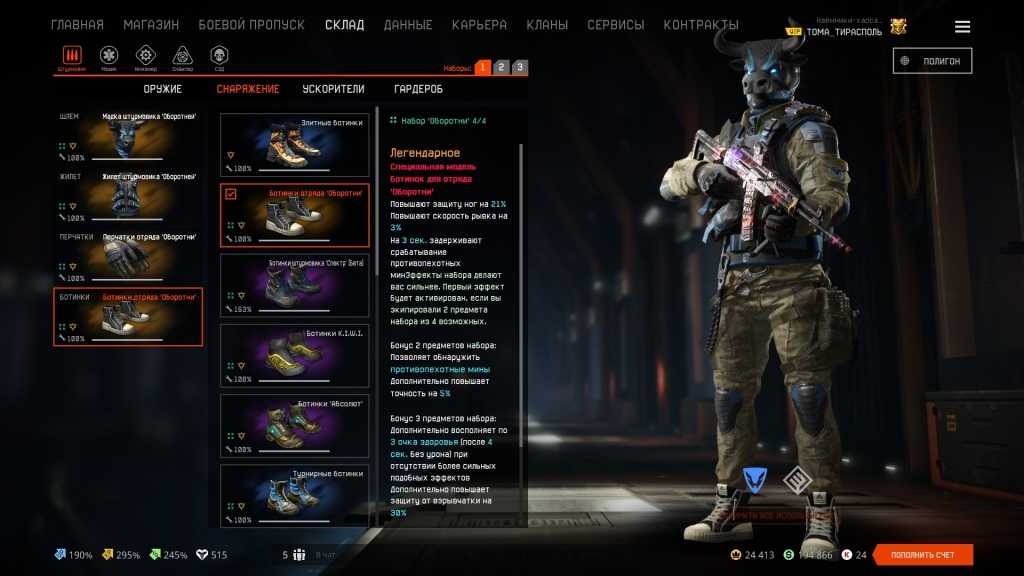Open the Полигон shooting range
The width and height of the screenshot is (1024, 576).
pyautogui.click(x=932, y=61)
